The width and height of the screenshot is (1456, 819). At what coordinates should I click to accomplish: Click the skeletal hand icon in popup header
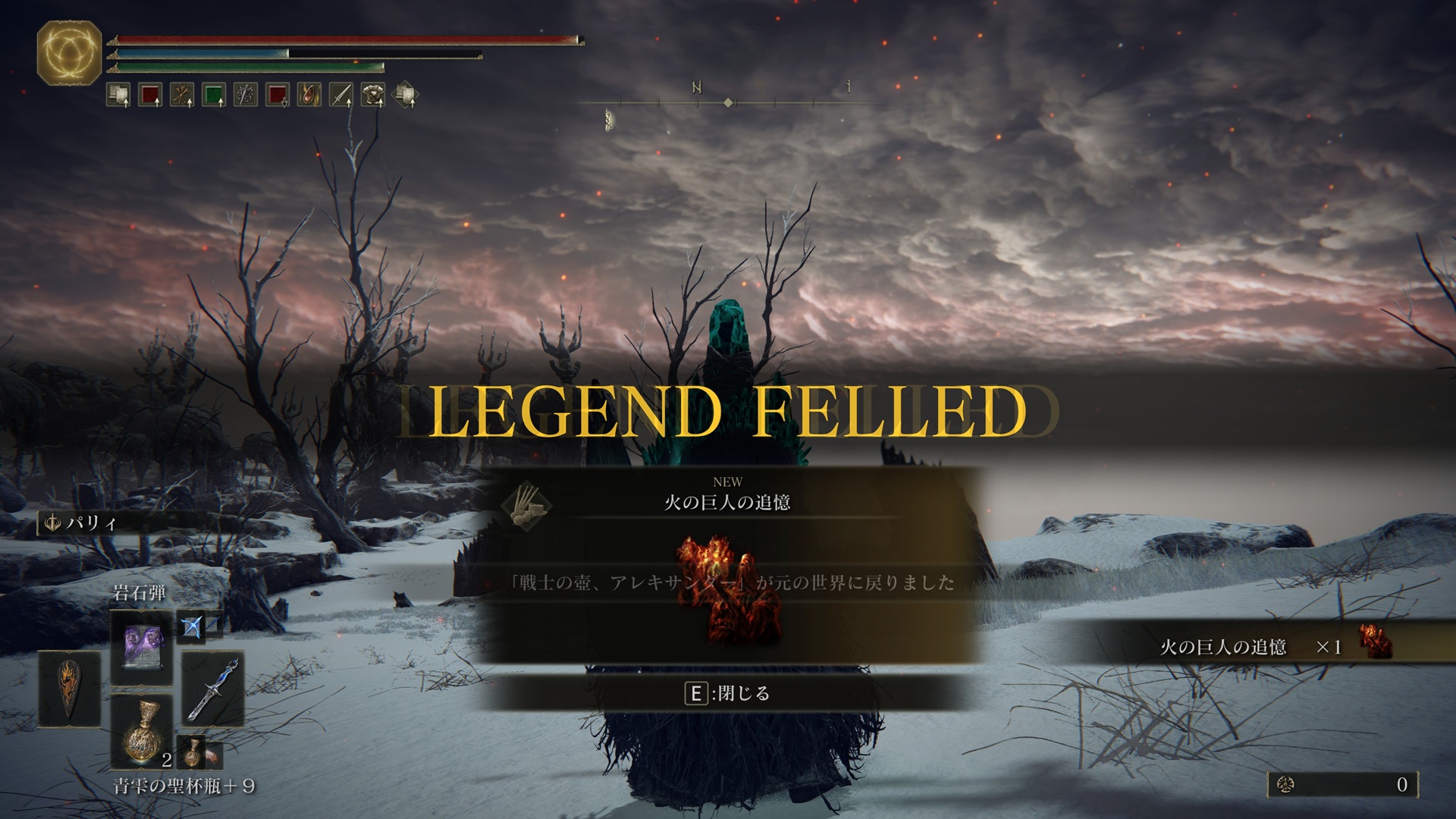click(527, 504)
